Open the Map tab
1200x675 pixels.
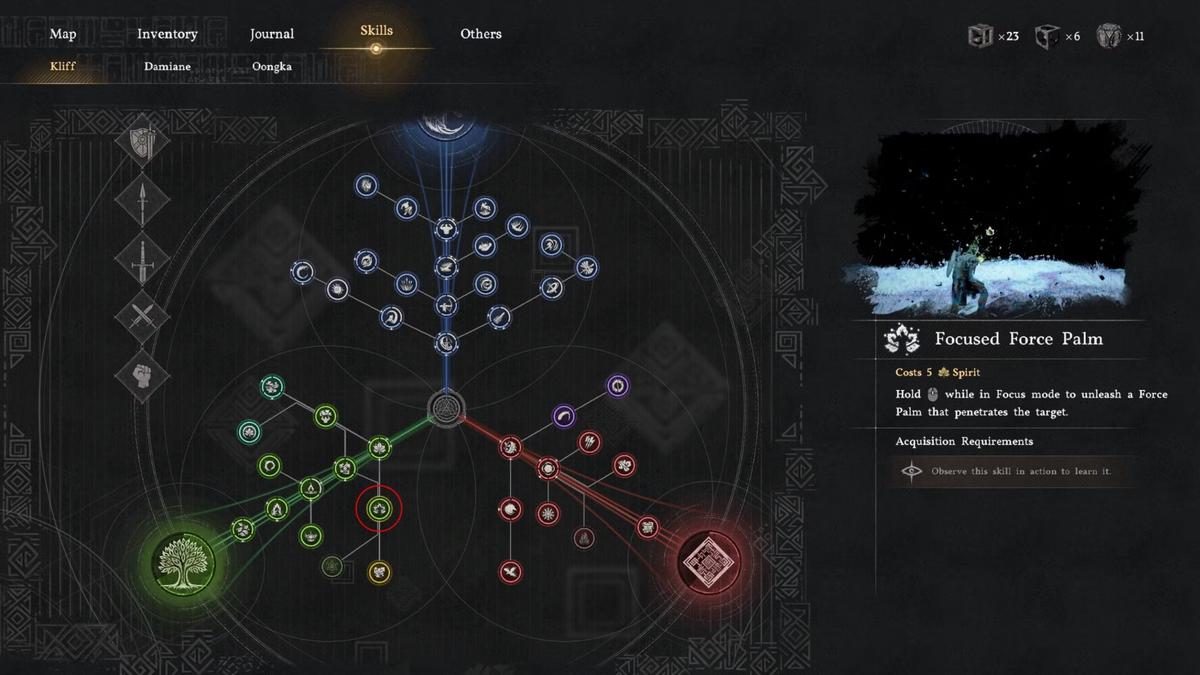(63, 34)
